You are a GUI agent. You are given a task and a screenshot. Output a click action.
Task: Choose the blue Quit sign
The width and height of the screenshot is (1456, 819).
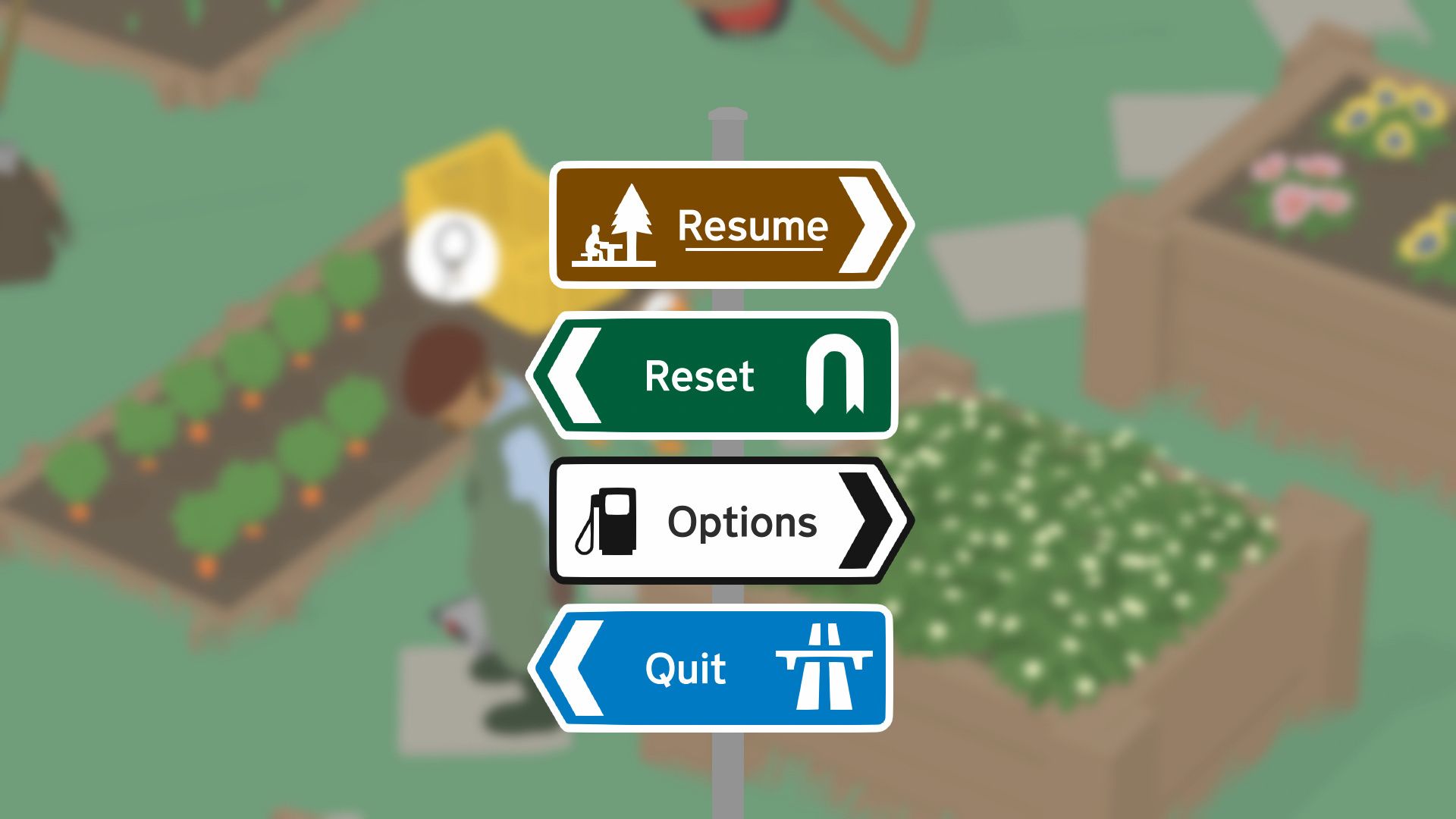[686, 669]
